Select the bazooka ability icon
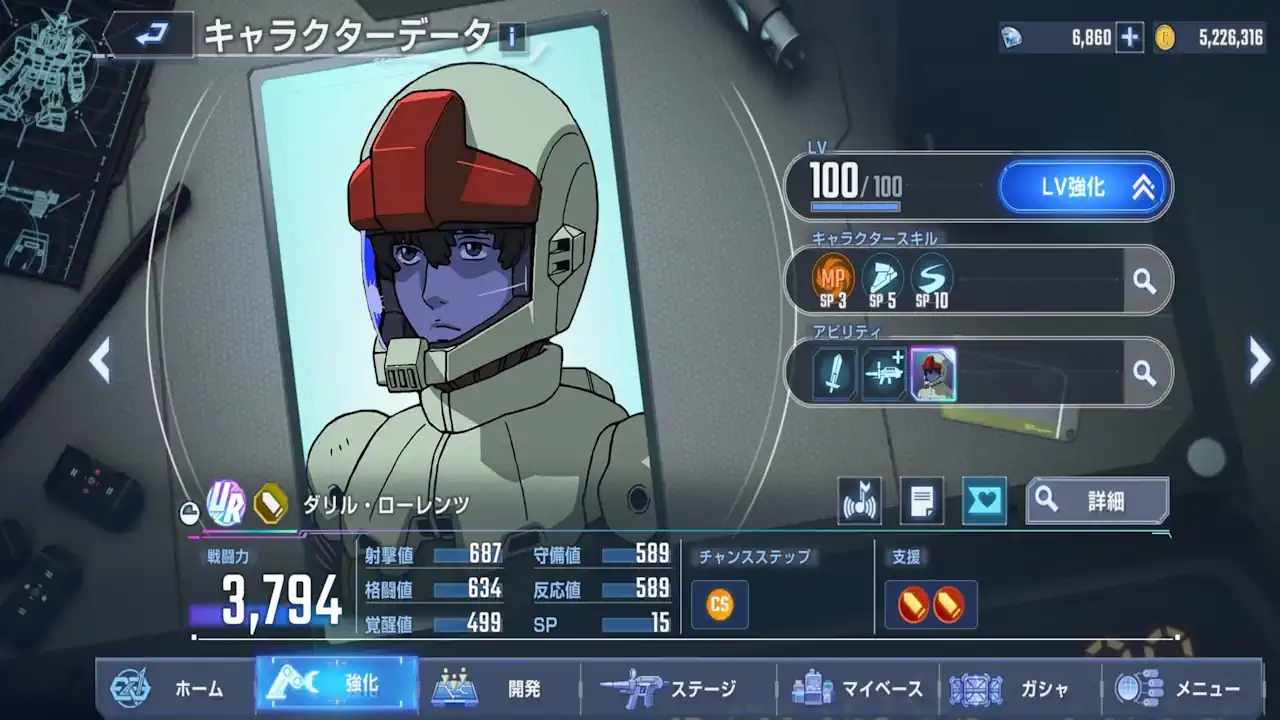 click(883, 372)
